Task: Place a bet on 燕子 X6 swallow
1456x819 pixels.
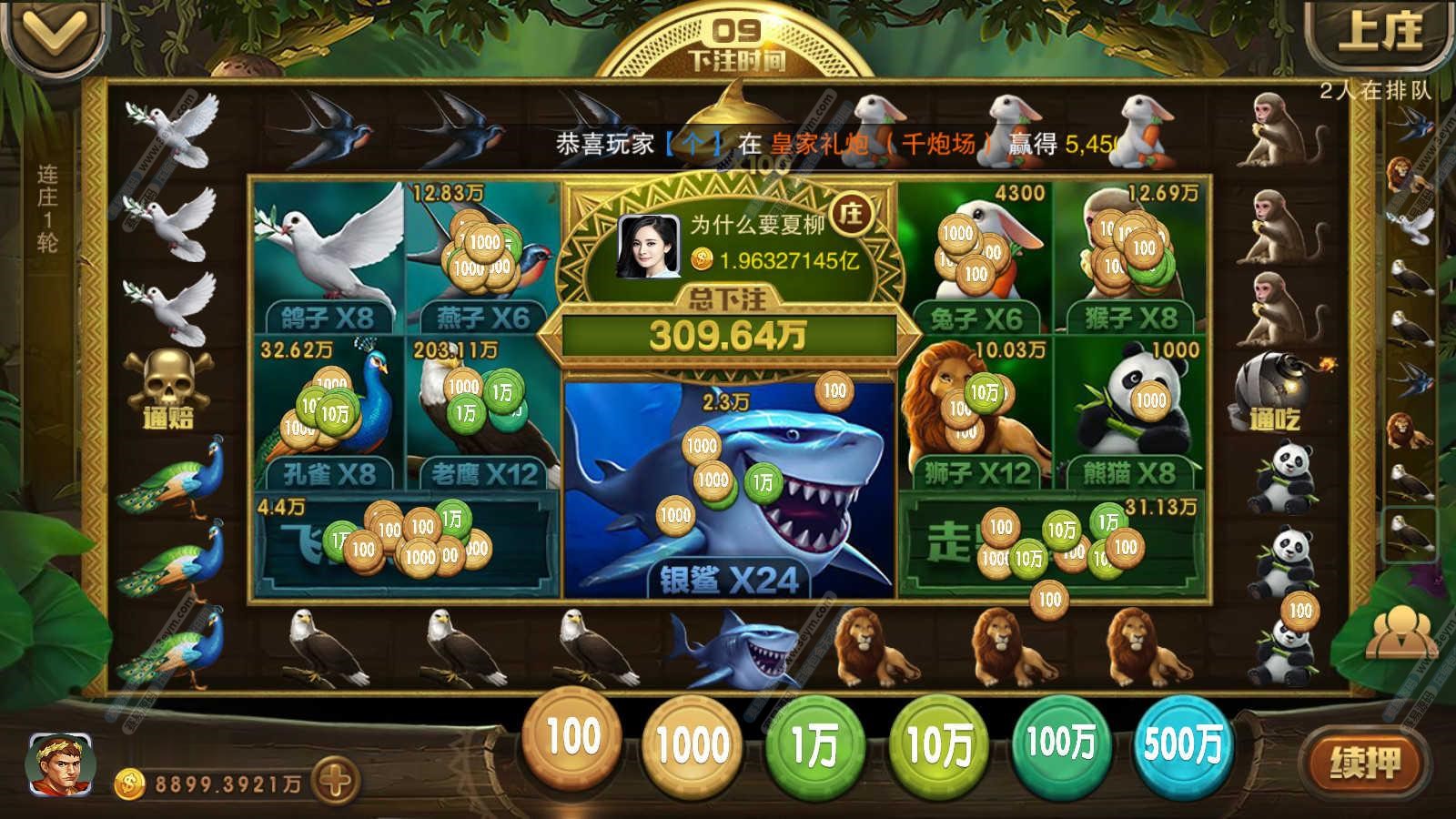Action: pos(482,257)
